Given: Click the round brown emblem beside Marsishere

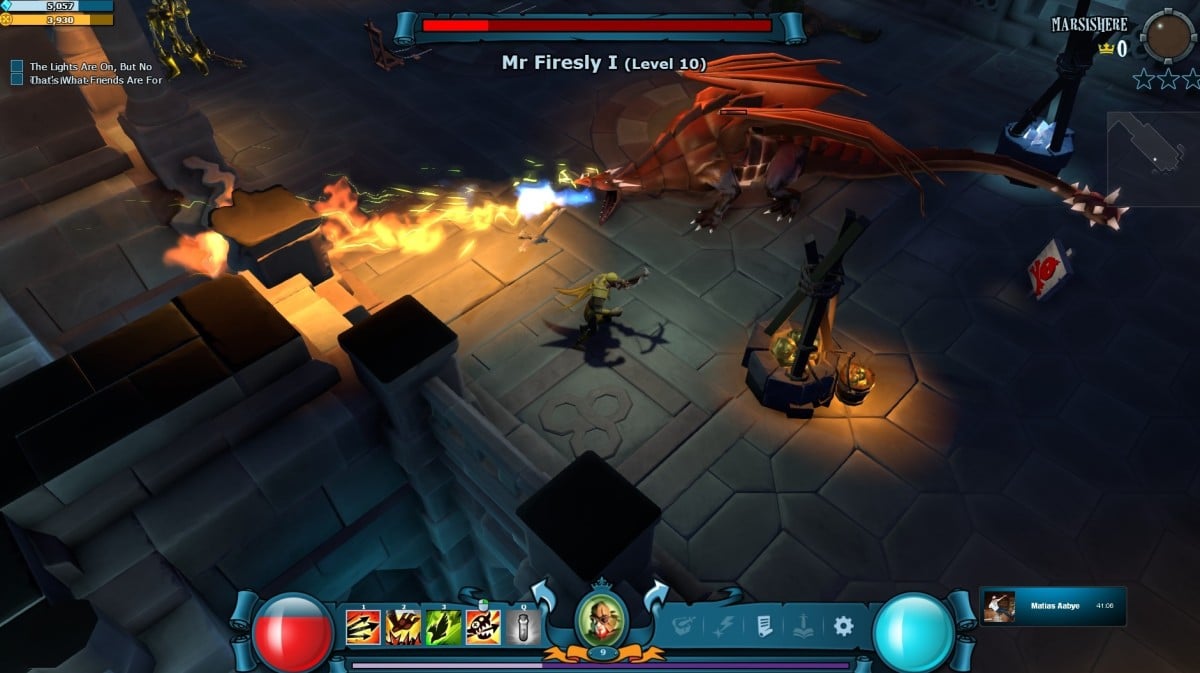Looking at the screenshot, I should point(1166,37).
